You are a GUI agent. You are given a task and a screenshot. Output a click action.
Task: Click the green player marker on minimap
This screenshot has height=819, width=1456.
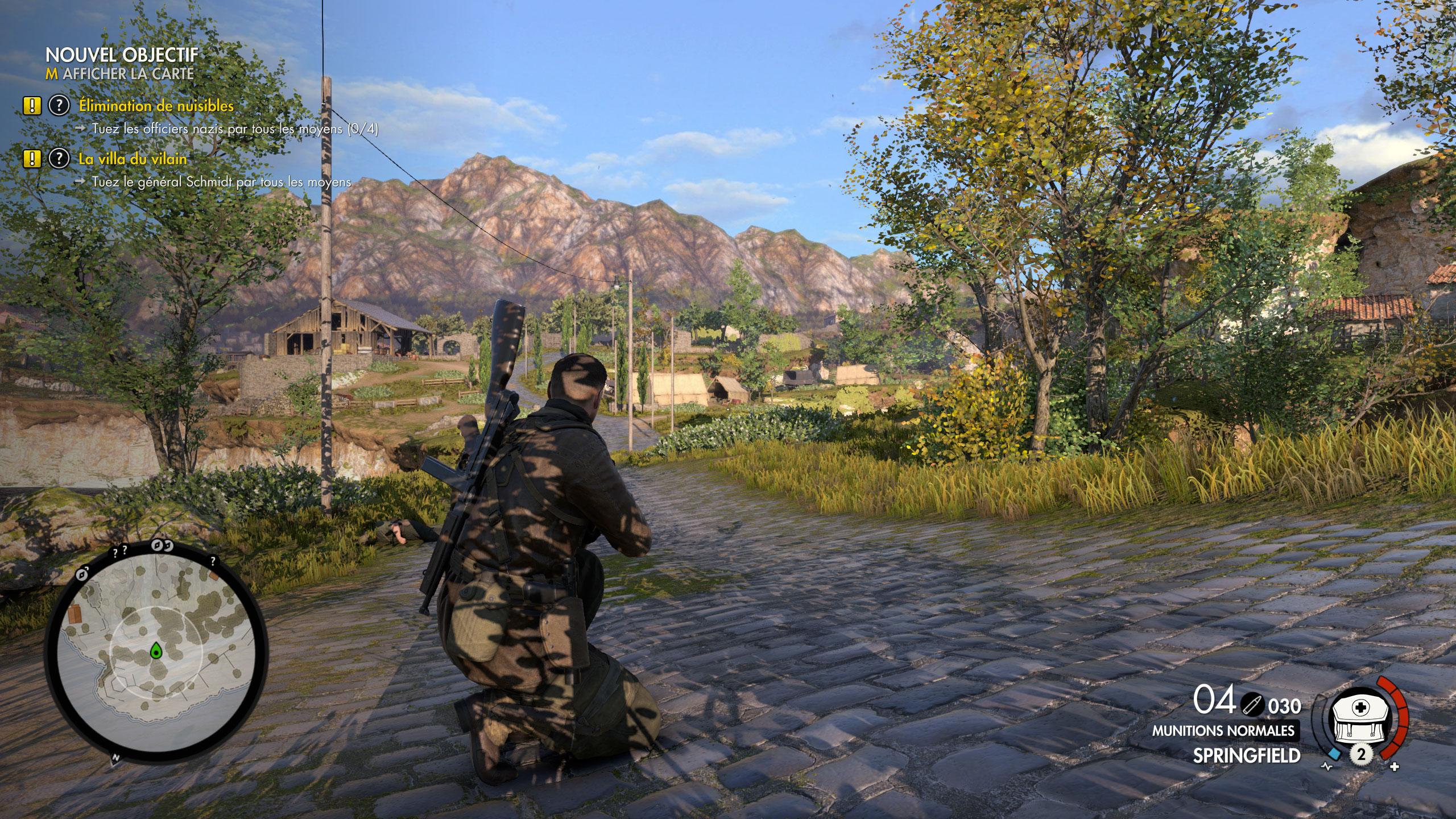(156, 651)
